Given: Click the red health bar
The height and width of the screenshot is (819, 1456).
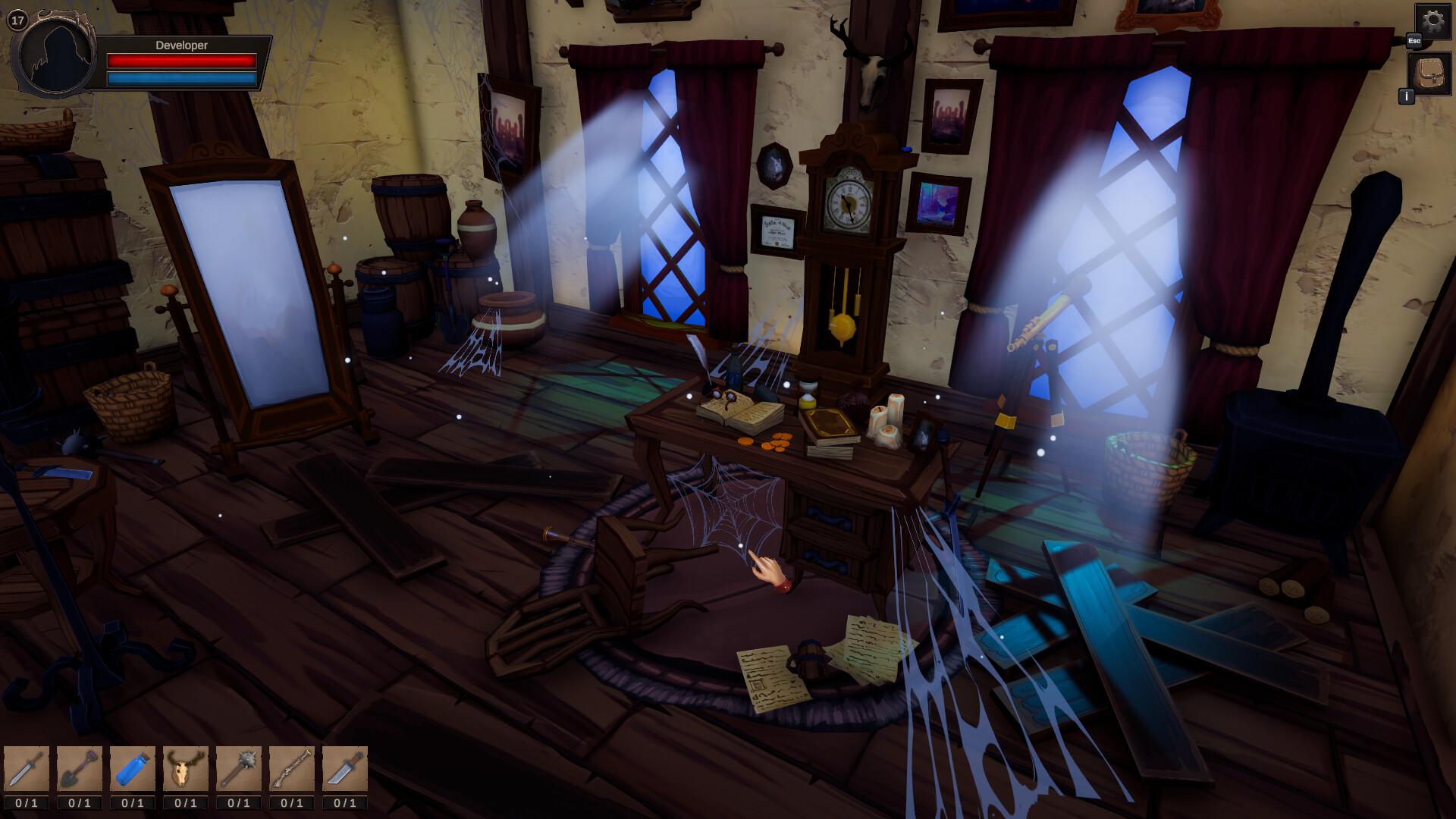Looking at the screenshot, I should 182,59.
